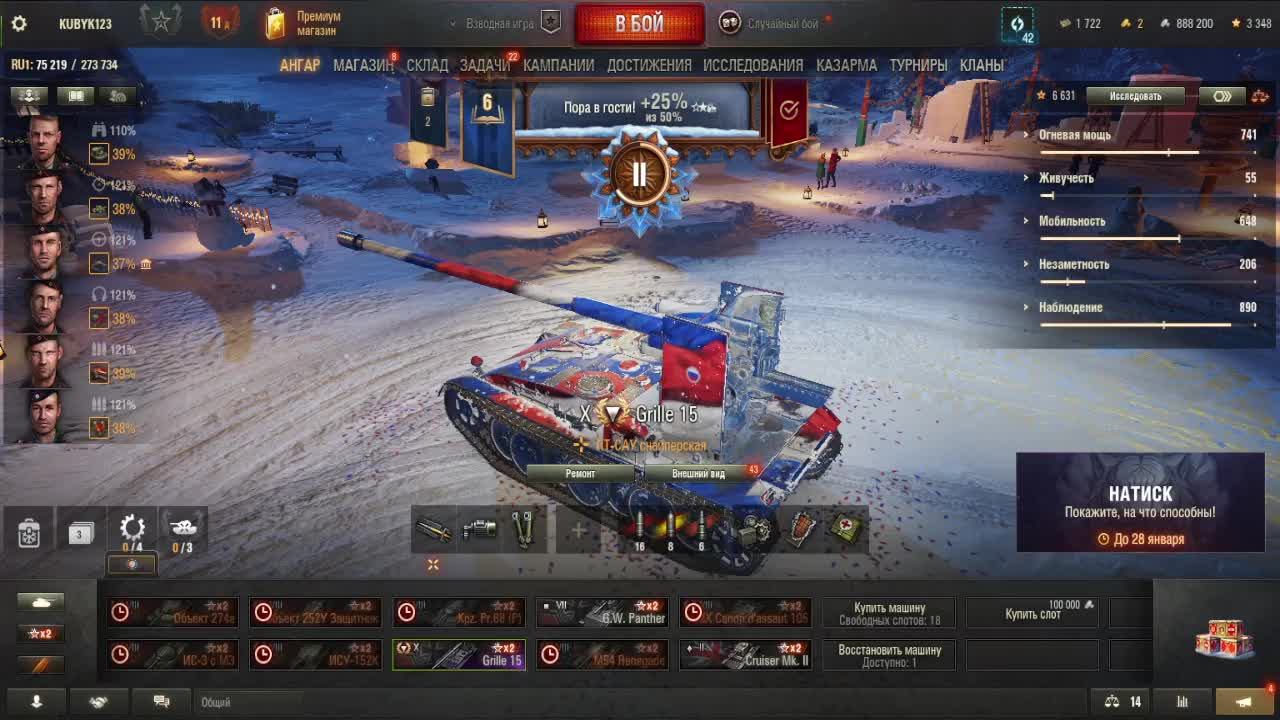Open Внешний вид customization
Image resolution: width=1280 pixels, height=720 pixels.
point(698,473)
